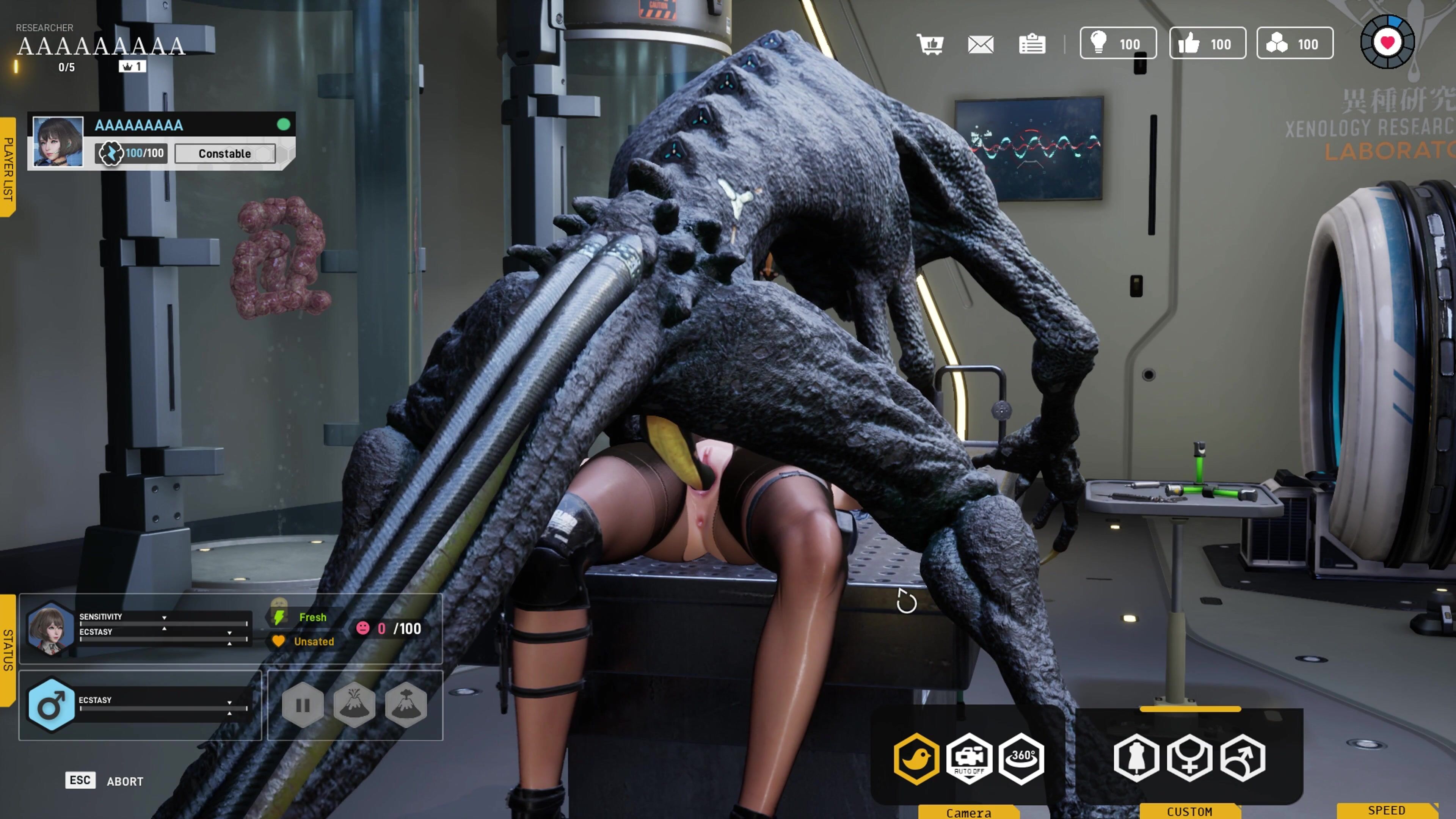Open the mail envelope inbox
The width and height of the screenshot is (1456, 819).
pyautogui.click(x=981, y=44)
